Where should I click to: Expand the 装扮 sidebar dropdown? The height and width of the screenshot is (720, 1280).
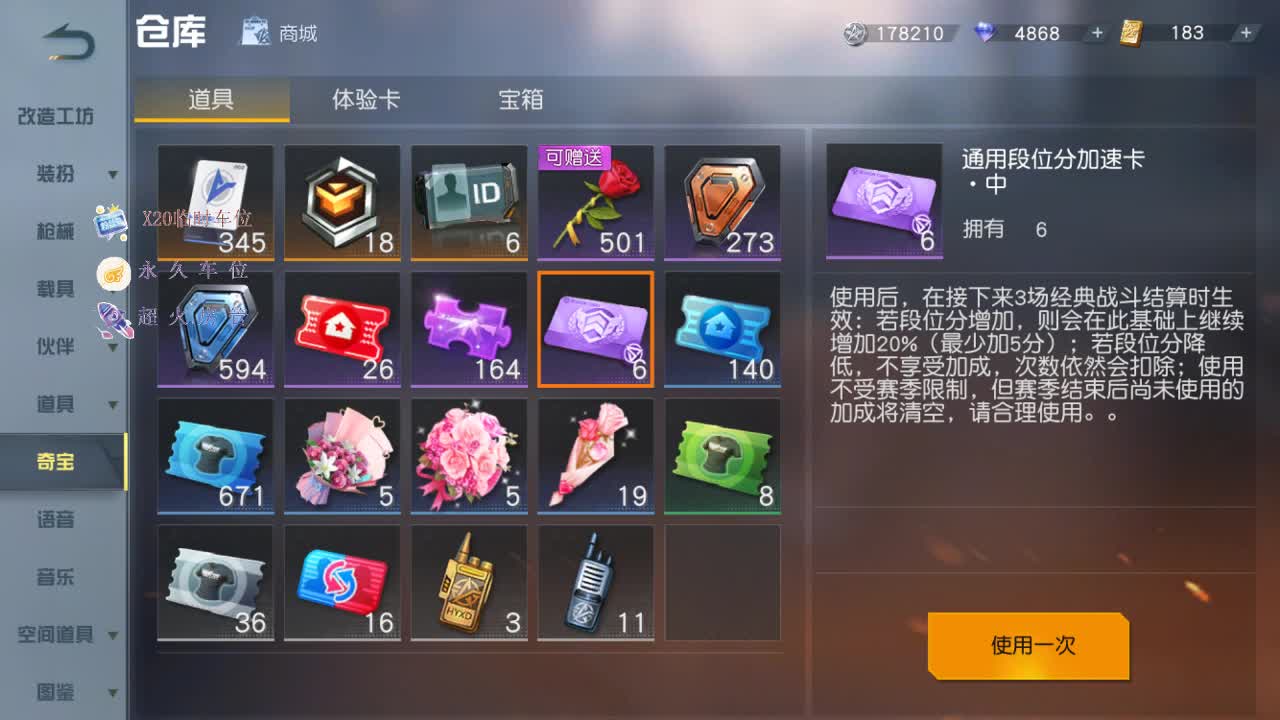[113, 175]
